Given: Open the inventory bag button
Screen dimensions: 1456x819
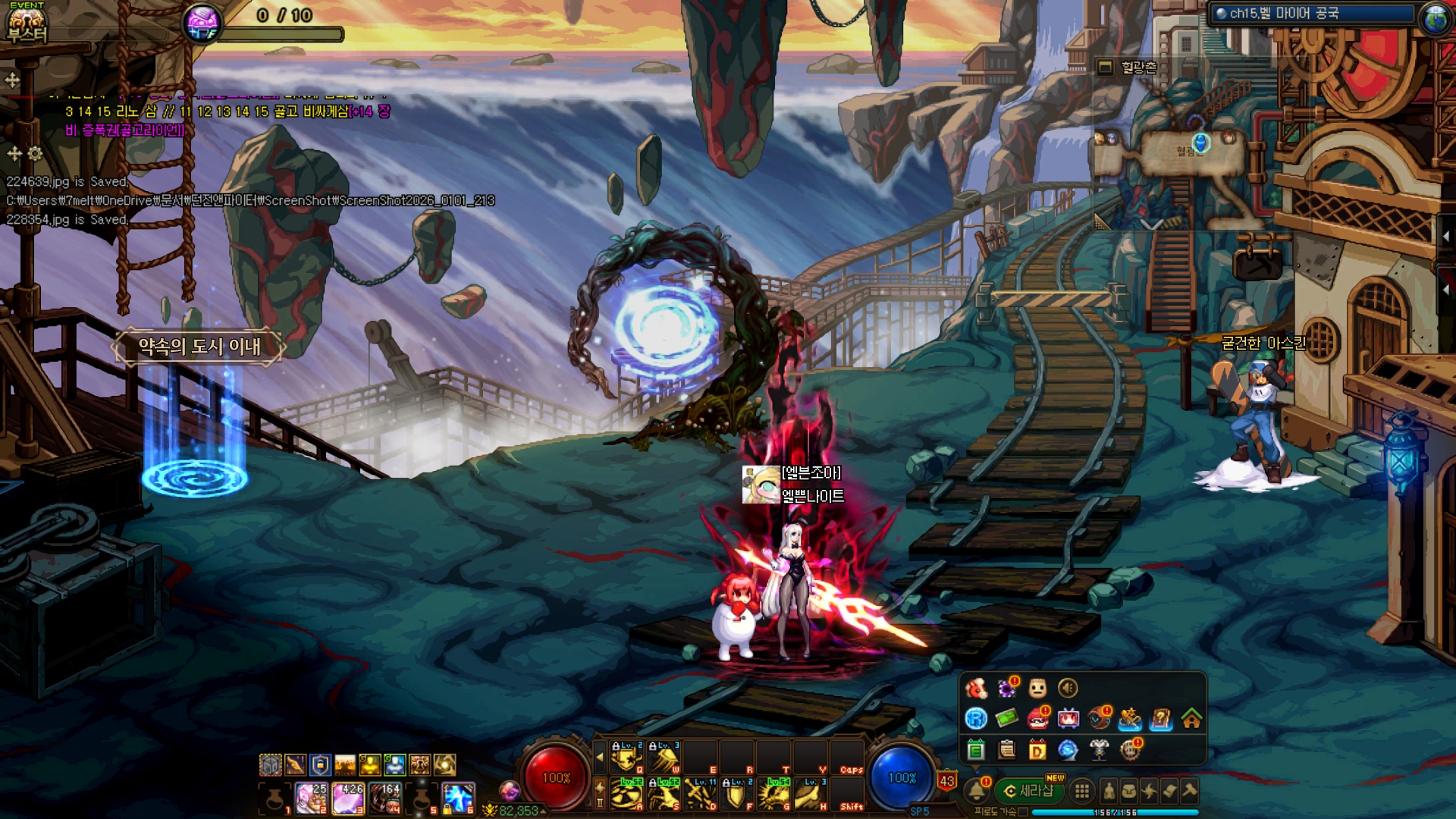Looking at the screenshot, I should 1129,792.
